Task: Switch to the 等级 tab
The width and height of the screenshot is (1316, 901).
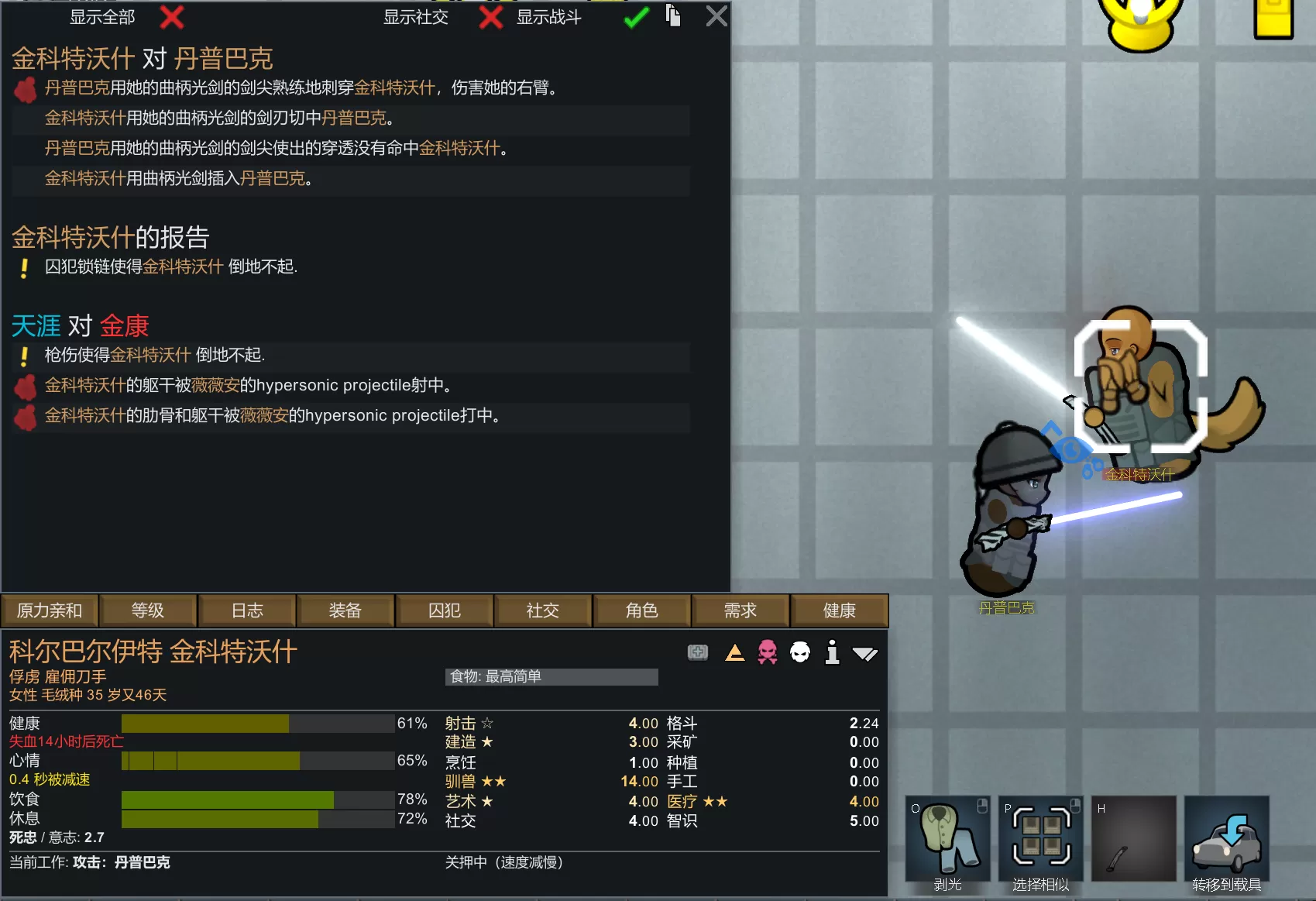Action: click(148, 610)
